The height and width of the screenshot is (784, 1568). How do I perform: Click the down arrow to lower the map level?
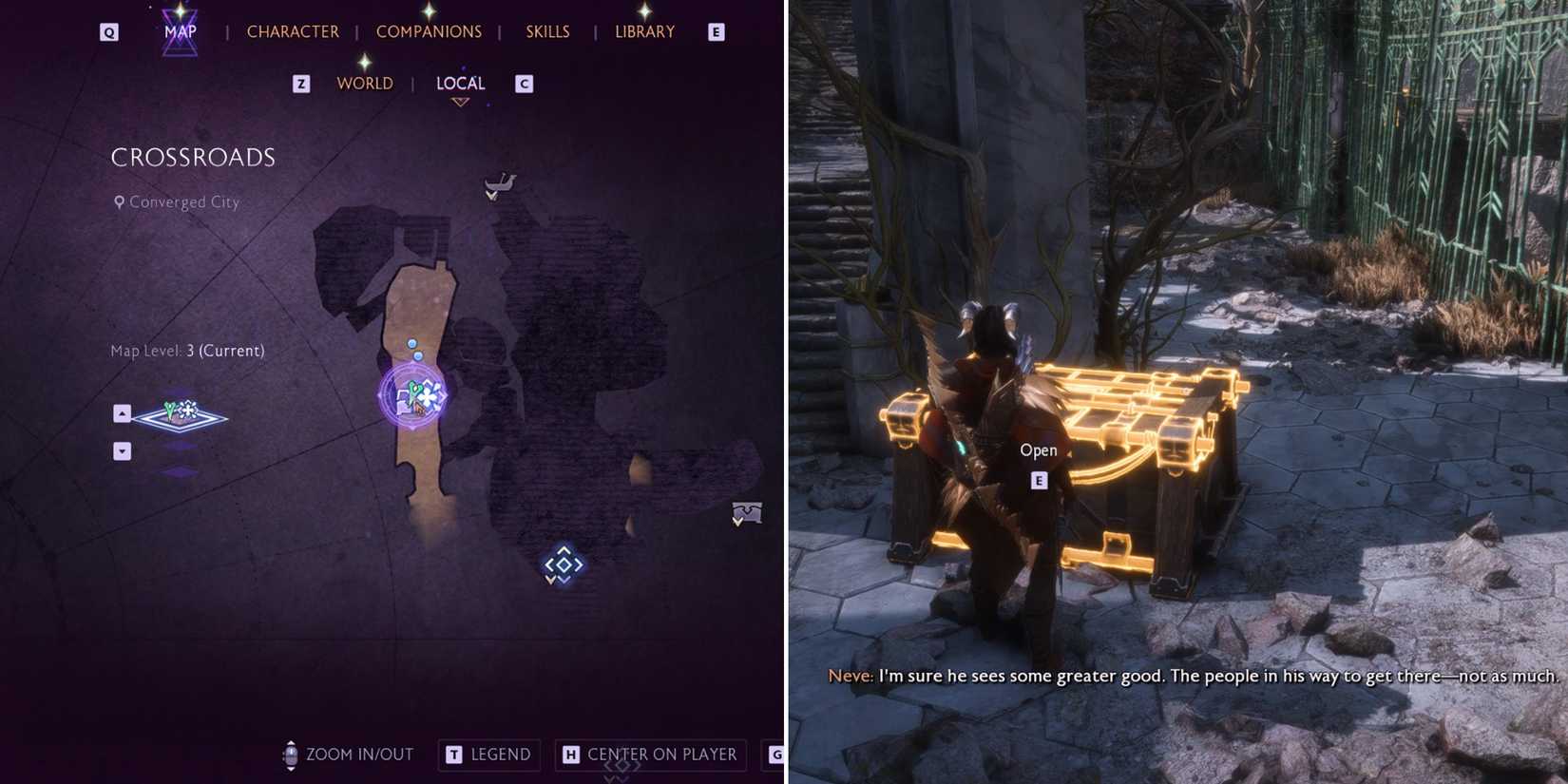point(122,450)
